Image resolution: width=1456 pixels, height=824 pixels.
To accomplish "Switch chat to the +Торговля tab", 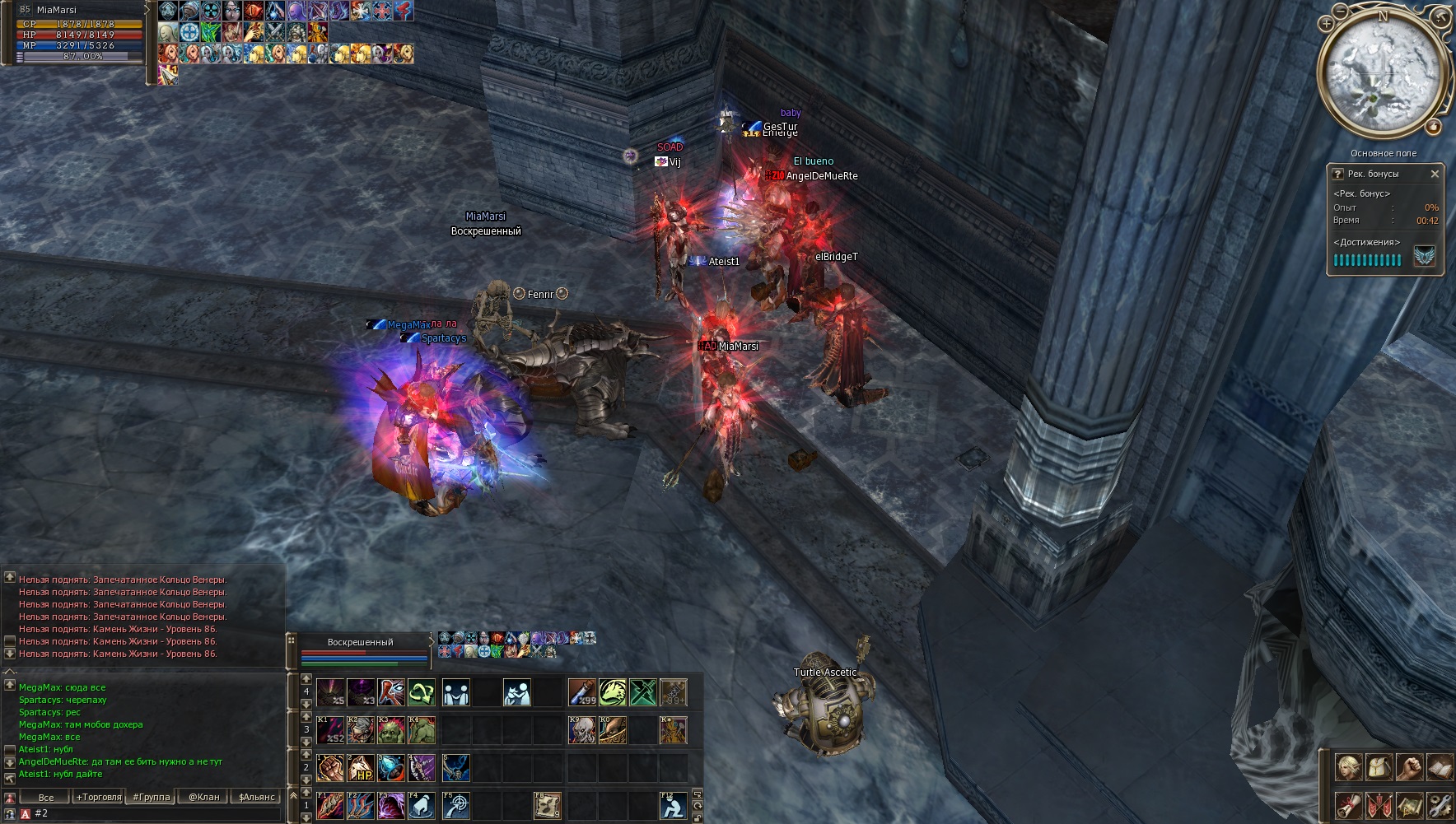I will coord(98,797).
